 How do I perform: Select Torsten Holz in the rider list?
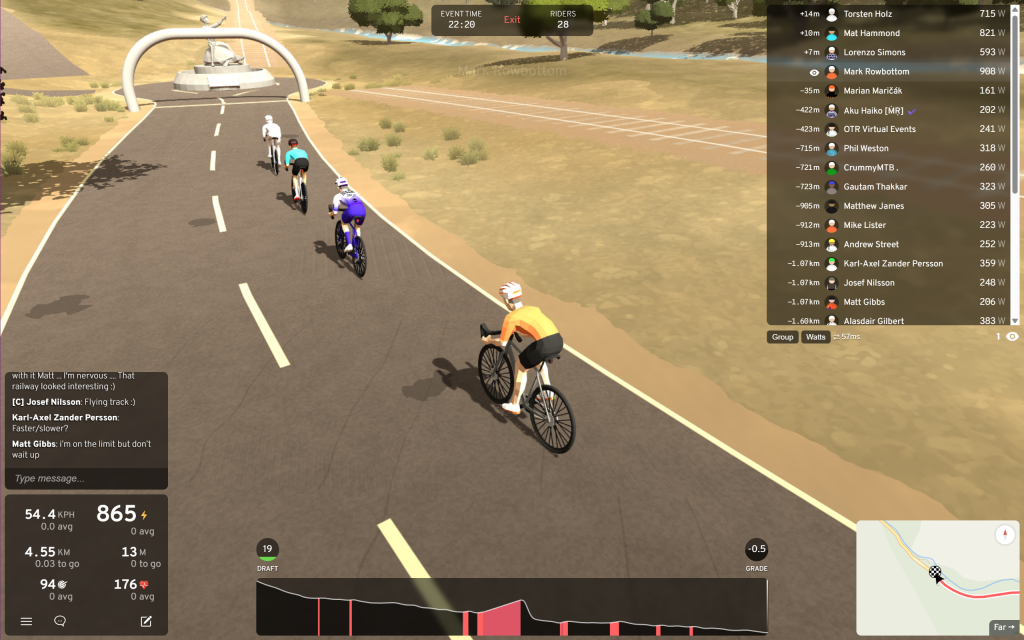pos(868,14)
